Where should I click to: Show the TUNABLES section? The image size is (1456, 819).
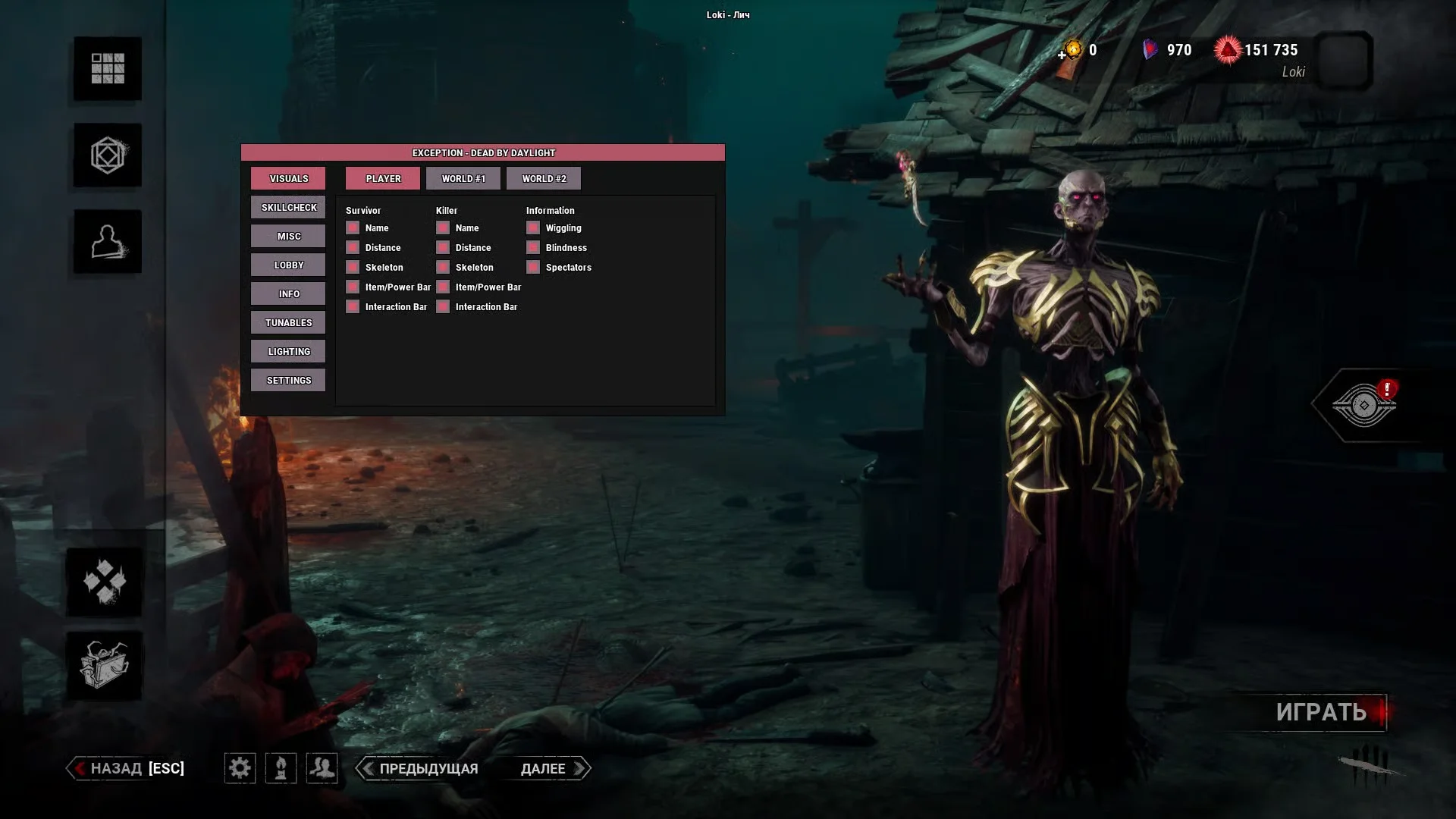288,323
